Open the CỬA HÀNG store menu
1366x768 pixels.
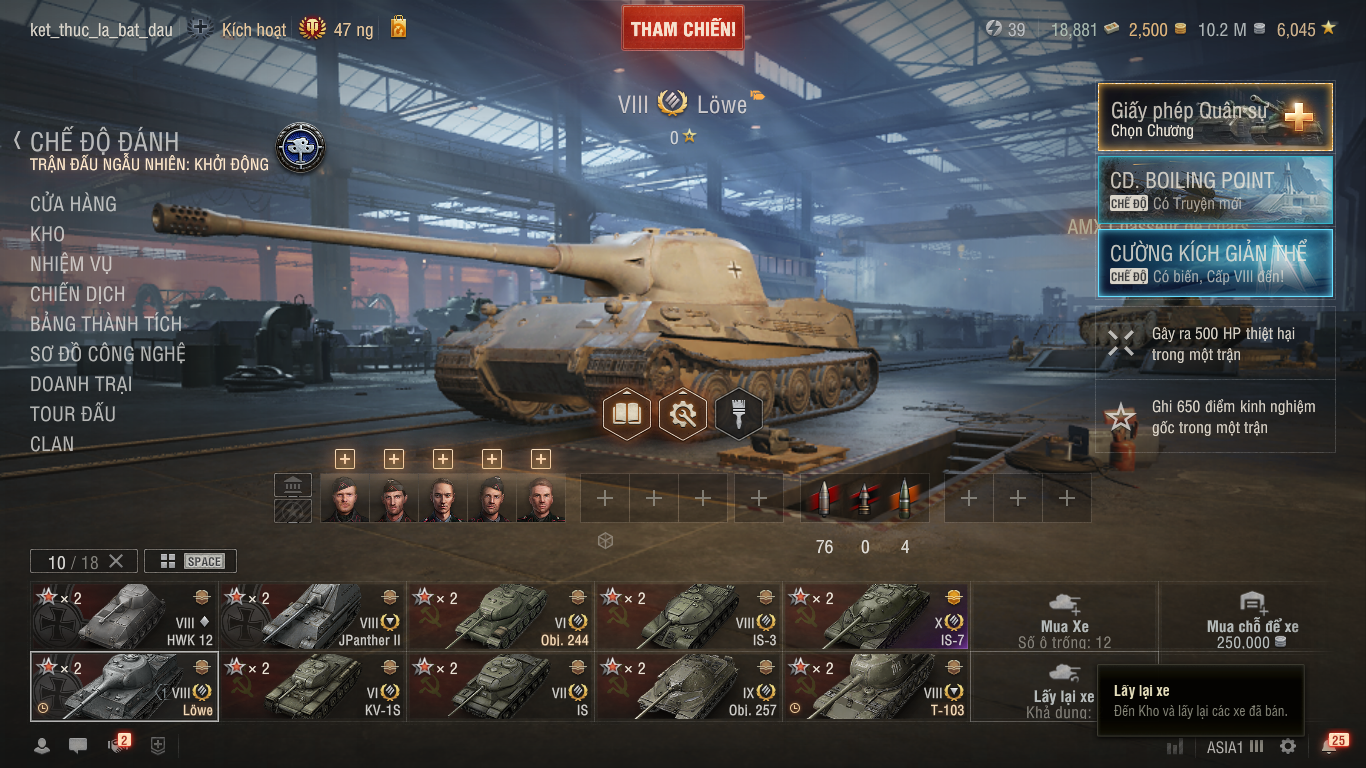click(x=73, y=204)
